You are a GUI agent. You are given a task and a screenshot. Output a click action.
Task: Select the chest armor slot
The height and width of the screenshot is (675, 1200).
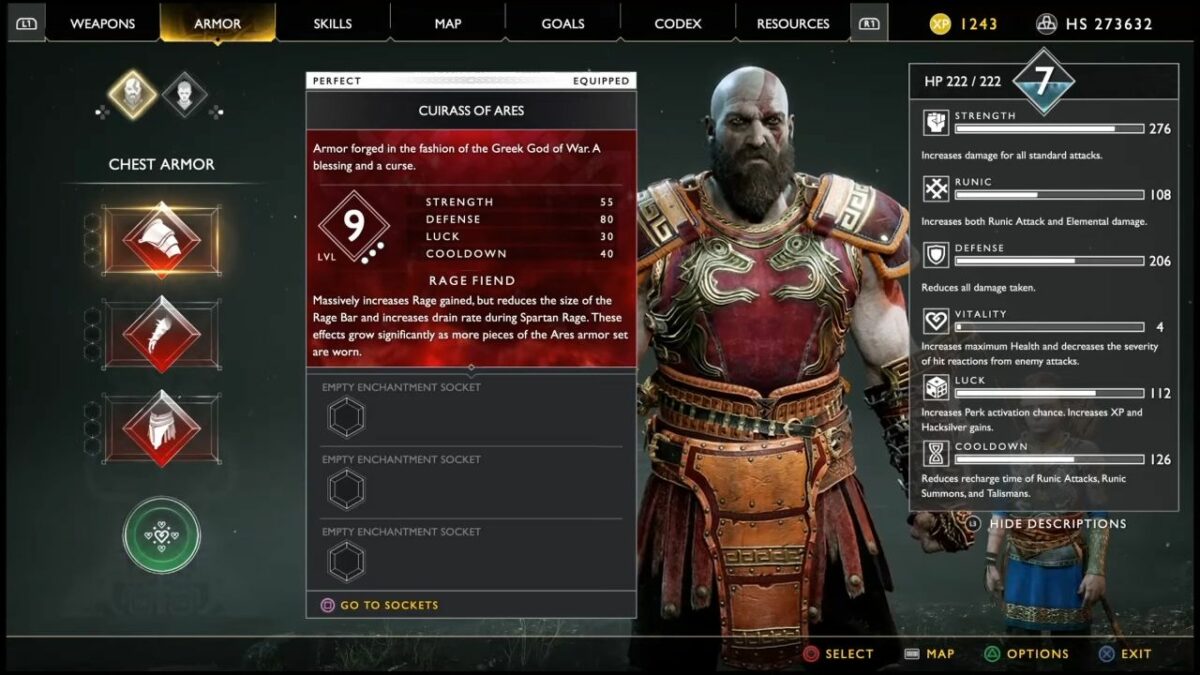point(161,240)
